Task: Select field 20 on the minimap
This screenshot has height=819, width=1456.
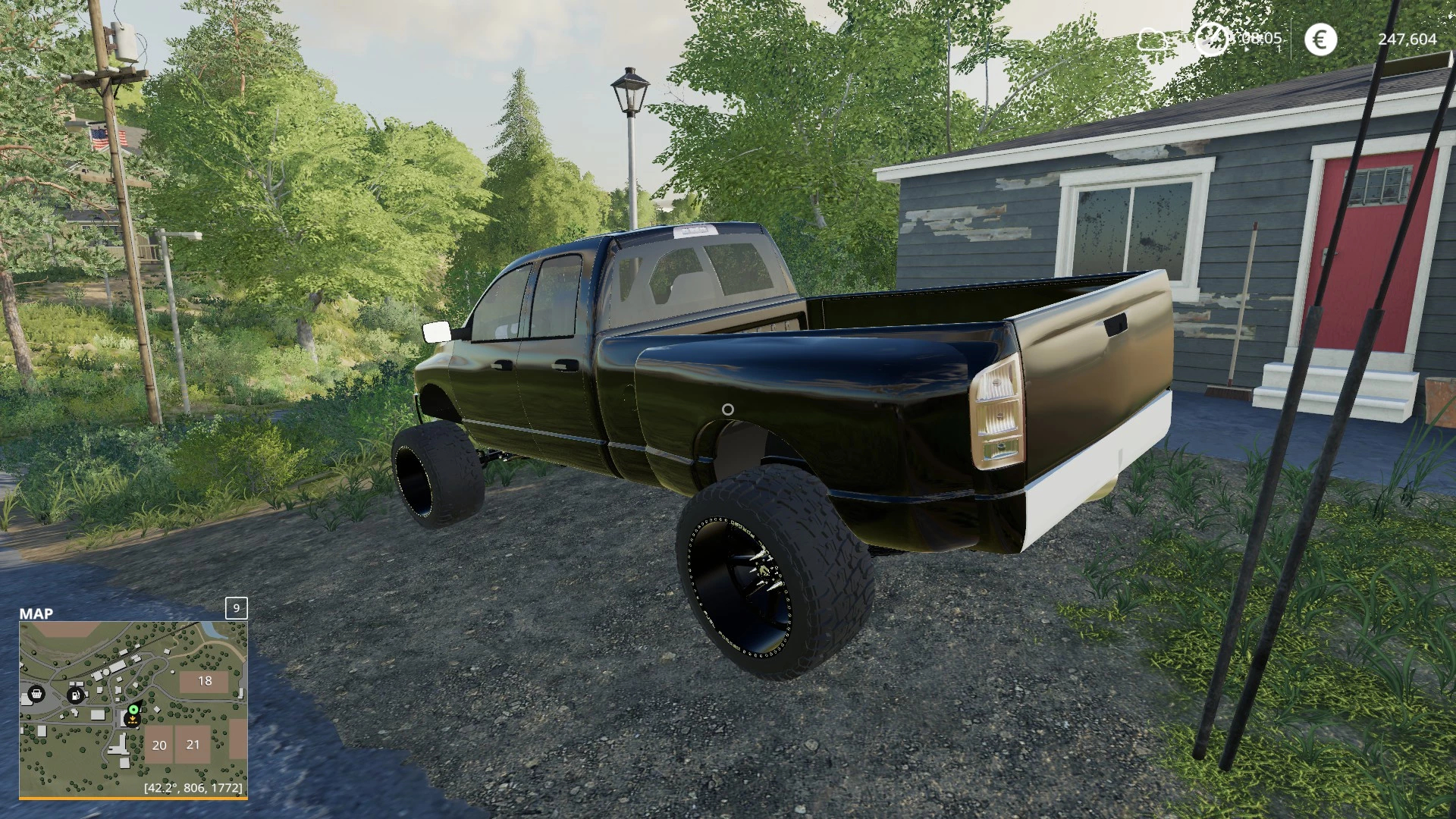Action: pos(159,745)
